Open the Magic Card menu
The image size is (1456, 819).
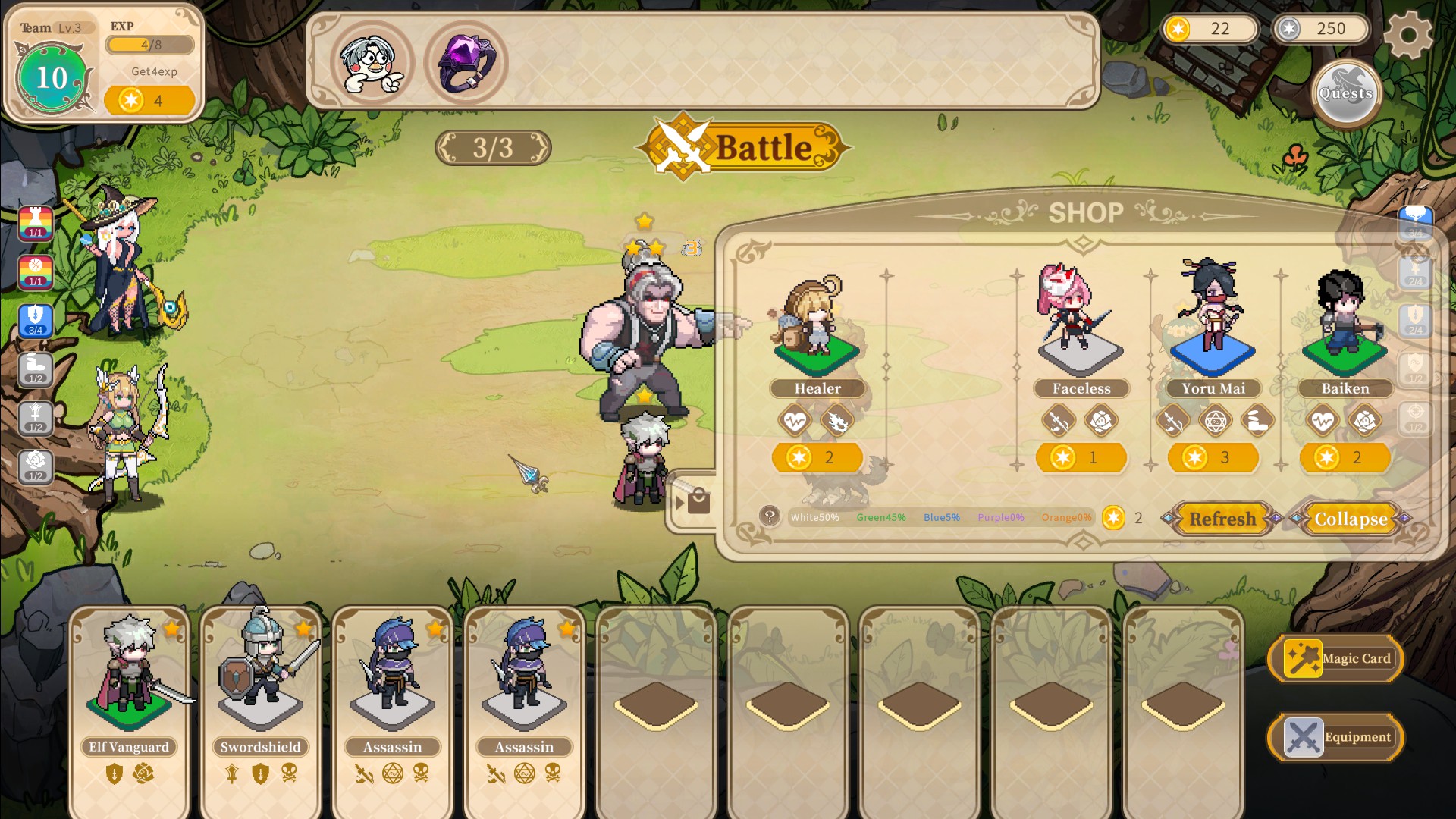click(x=1336, y=658)
